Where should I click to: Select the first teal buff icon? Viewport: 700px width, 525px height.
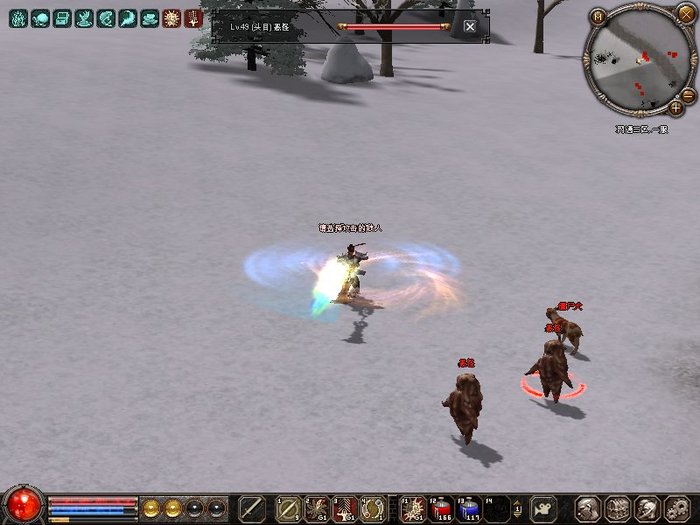click(x=18, y=18)
